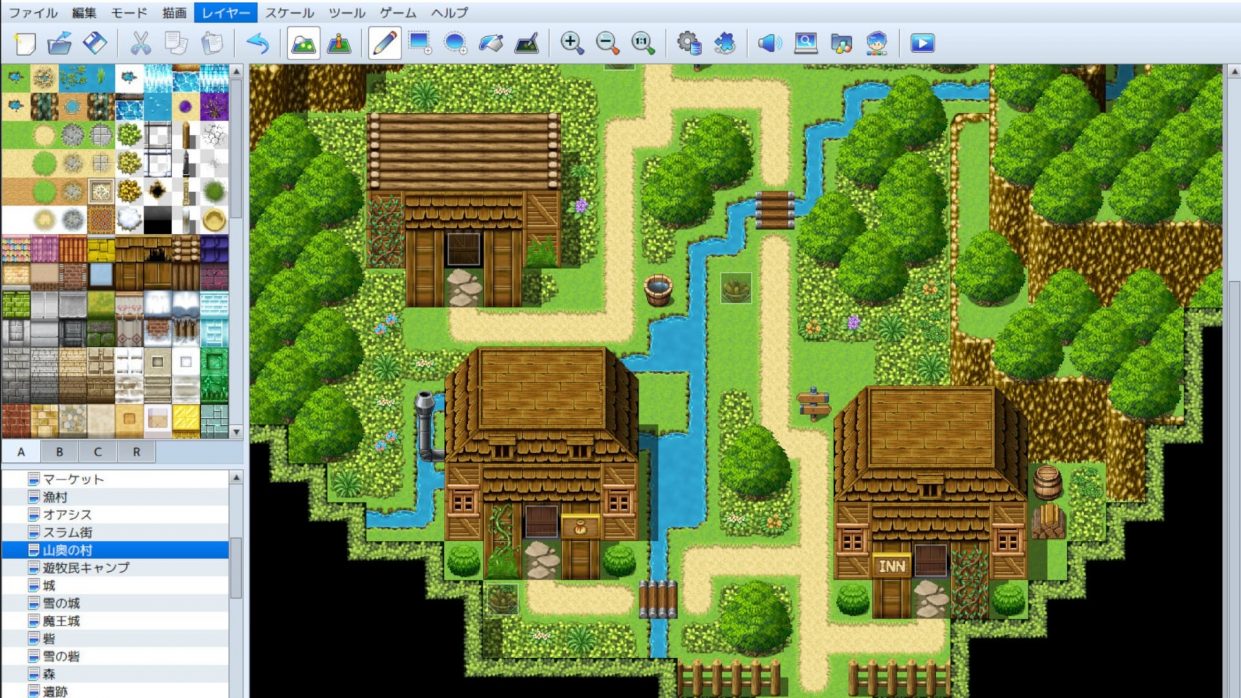Choose the ellipse drawing tool
The height and width of the screenshot is (698, 1241).
[456, 44]
